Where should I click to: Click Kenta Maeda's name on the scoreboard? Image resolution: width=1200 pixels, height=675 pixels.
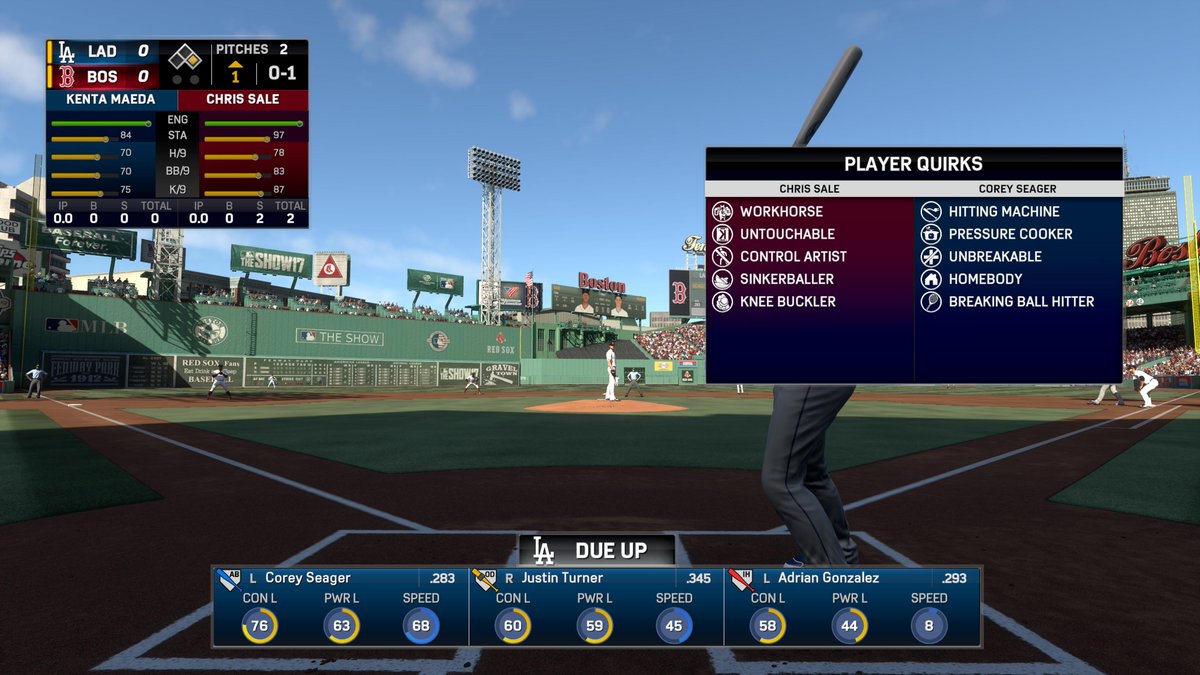(111, 100)
